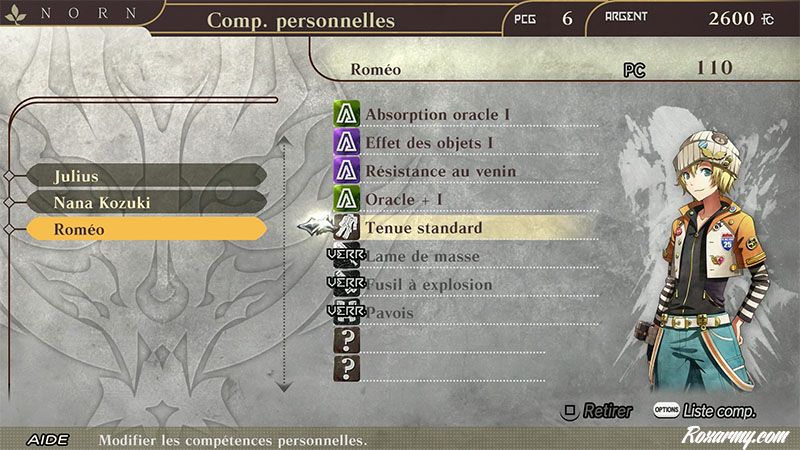The width and height of the screenshot is (800, 450).
Task: Pick the locked Fusil à explosion skill
Action: tap(429, 285)
